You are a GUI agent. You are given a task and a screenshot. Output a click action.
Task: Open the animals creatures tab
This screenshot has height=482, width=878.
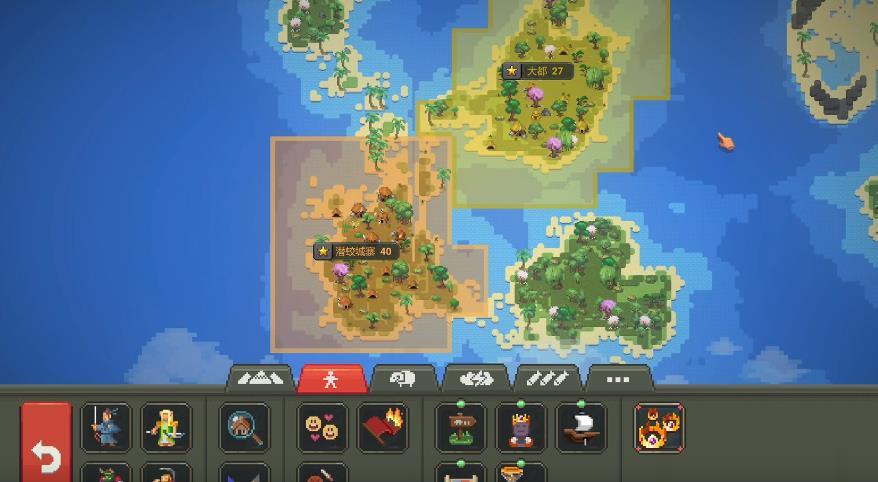(x=404, y=379)
